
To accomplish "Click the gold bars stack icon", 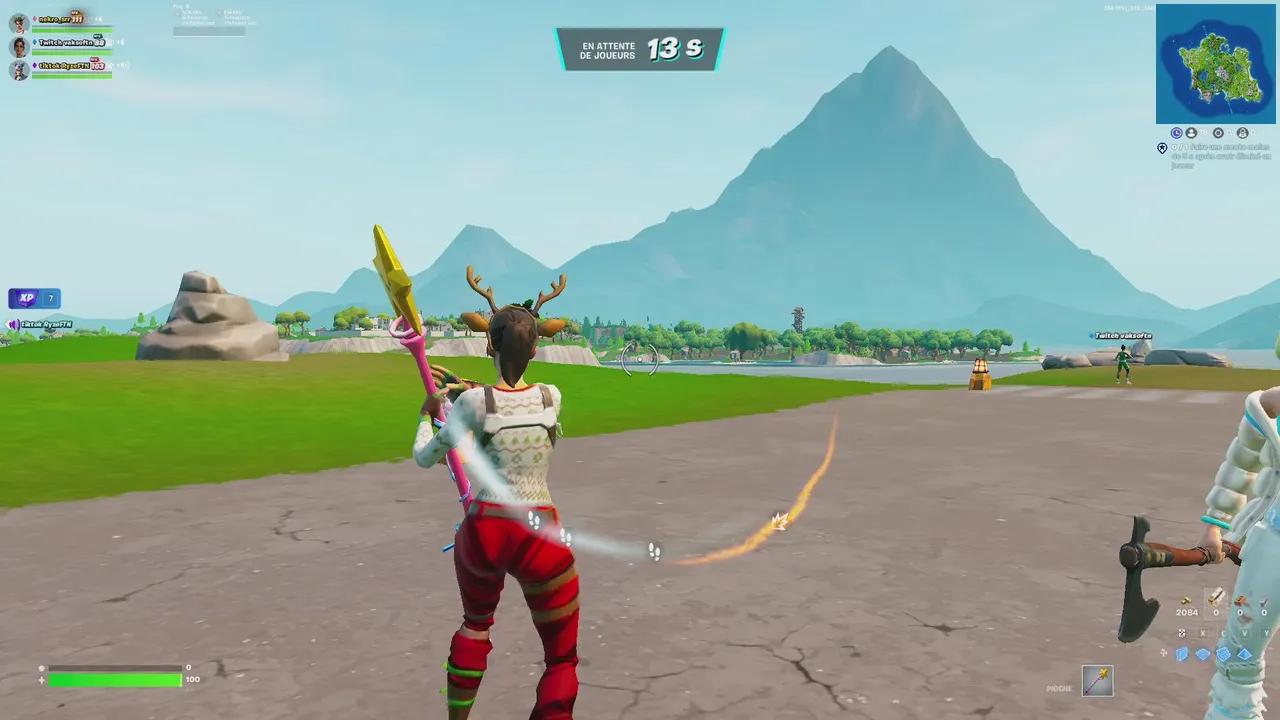I will 1185,600.
